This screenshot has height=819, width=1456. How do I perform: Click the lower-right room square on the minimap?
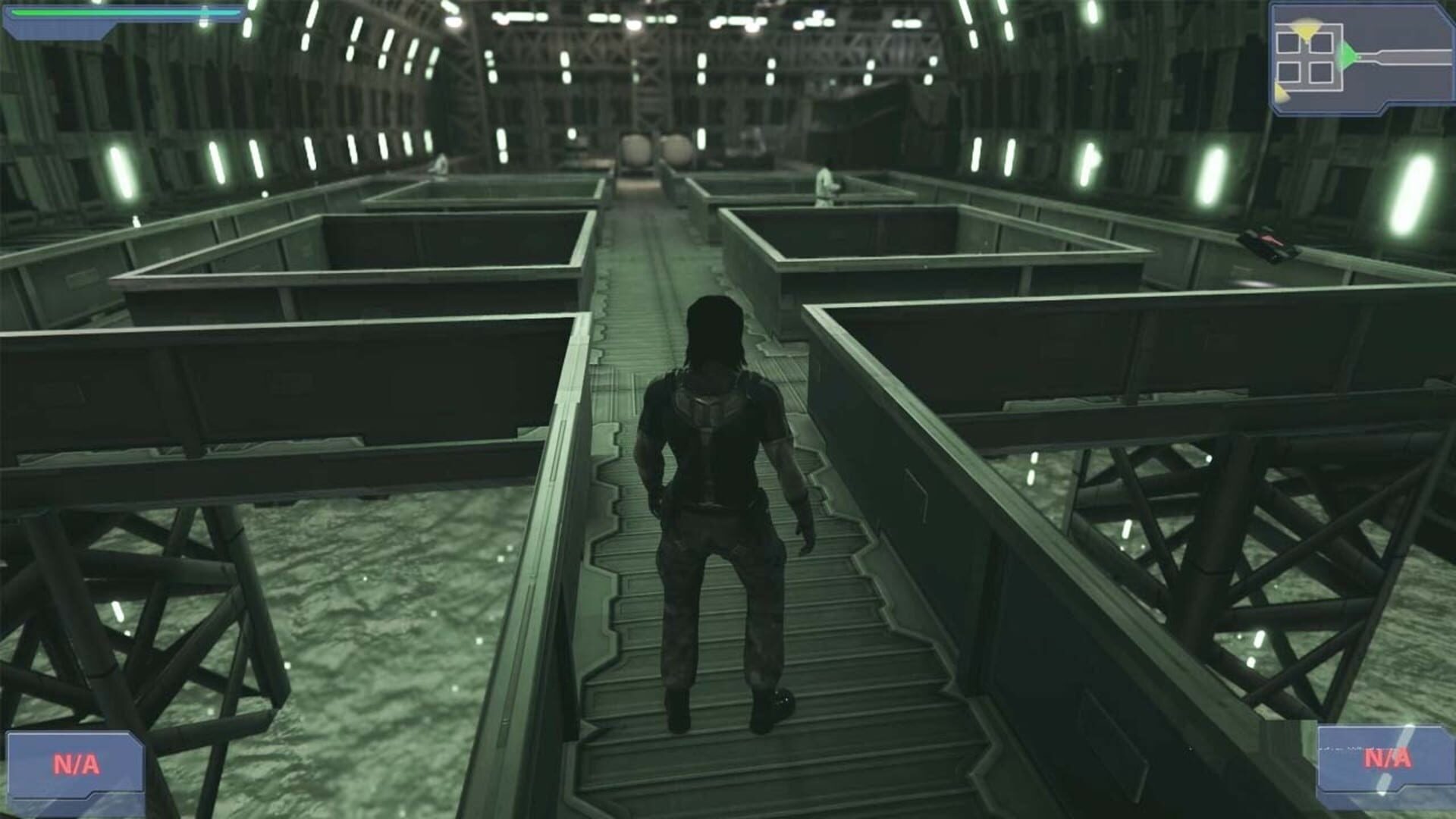pos(1320,72)
